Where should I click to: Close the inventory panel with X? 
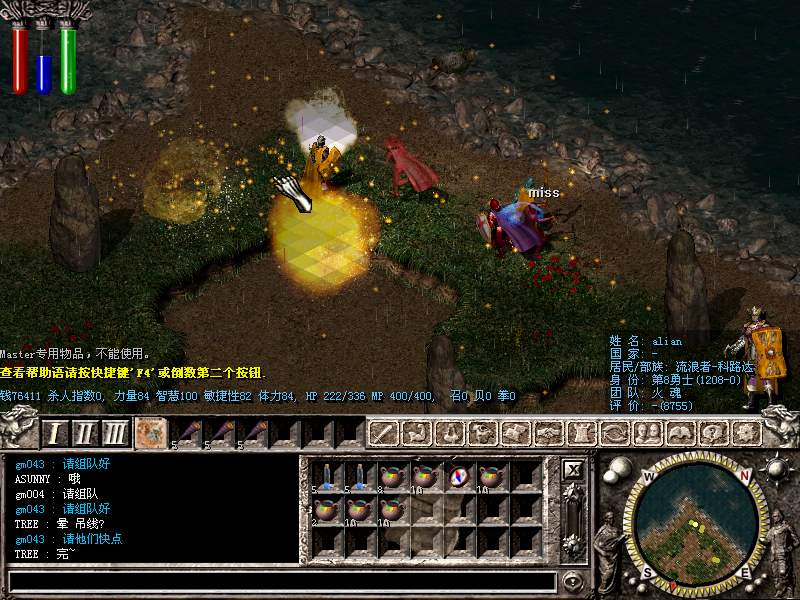pyautogui.click(x=573, y=469)
